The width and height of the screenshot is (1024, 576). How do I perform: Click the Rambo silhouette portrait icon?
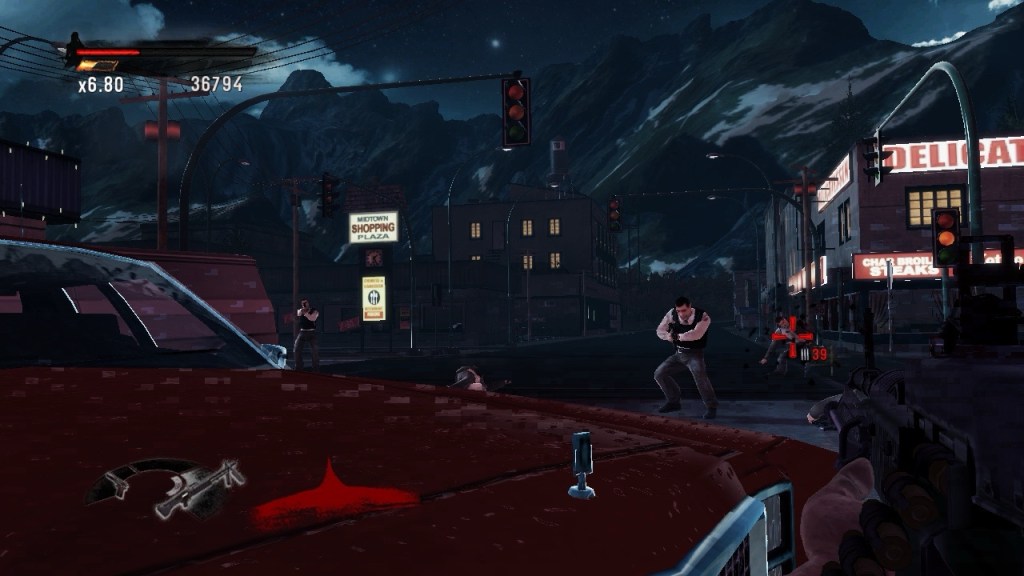(73, 48)
